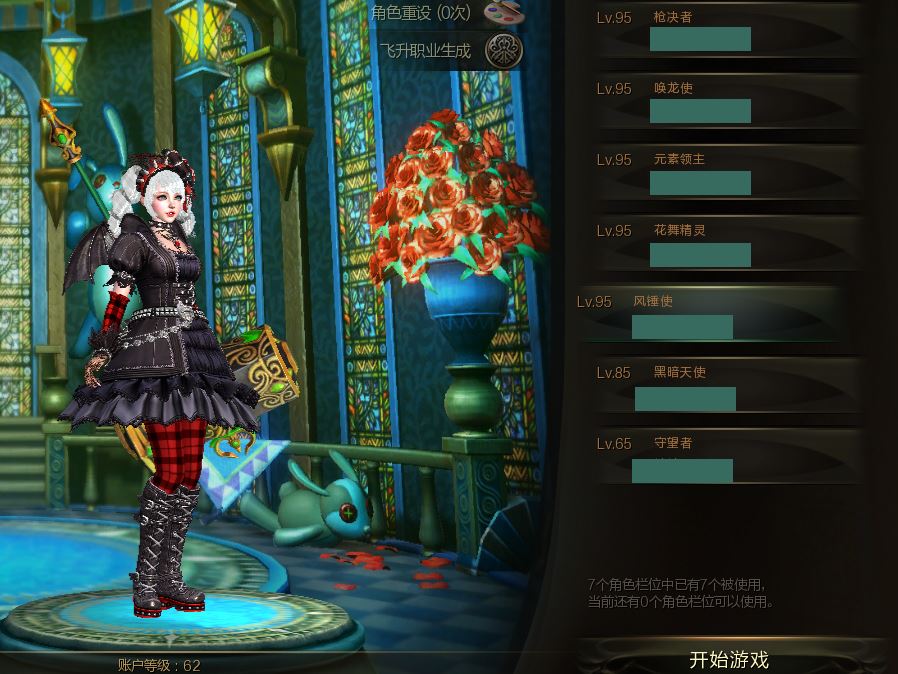Select the highlighted 风锤使 character
Viewport: 898px width, 674px height.
click(x=706, y=314)
